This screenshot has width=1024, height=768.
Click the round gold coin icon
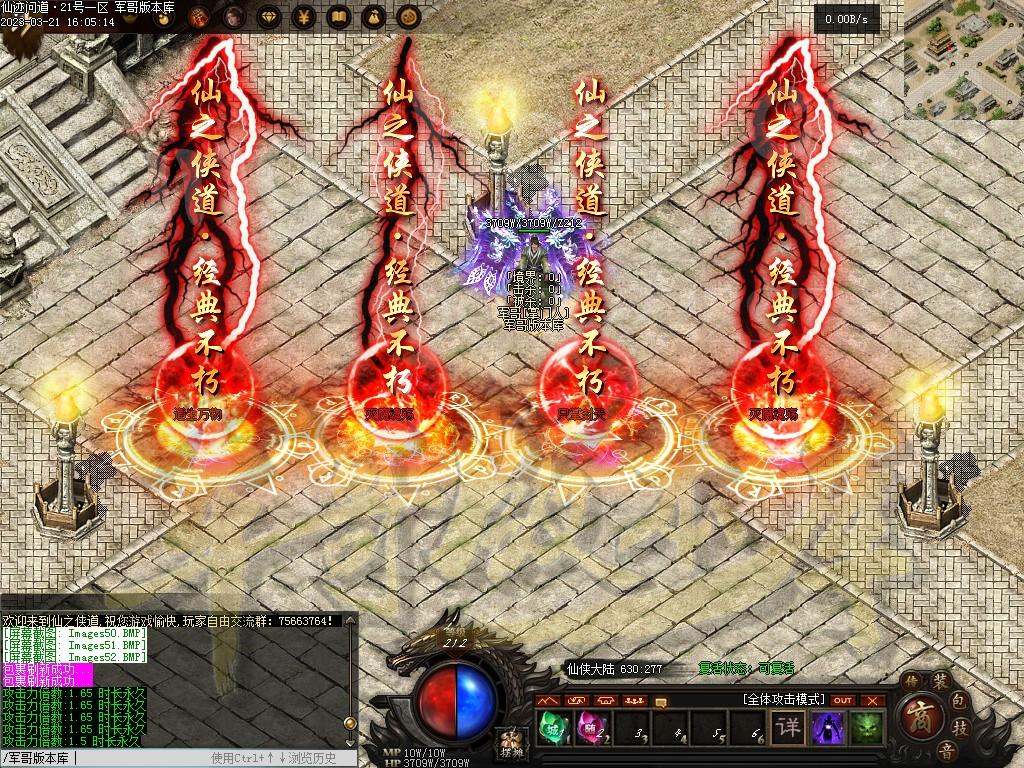tap(406, 16)
